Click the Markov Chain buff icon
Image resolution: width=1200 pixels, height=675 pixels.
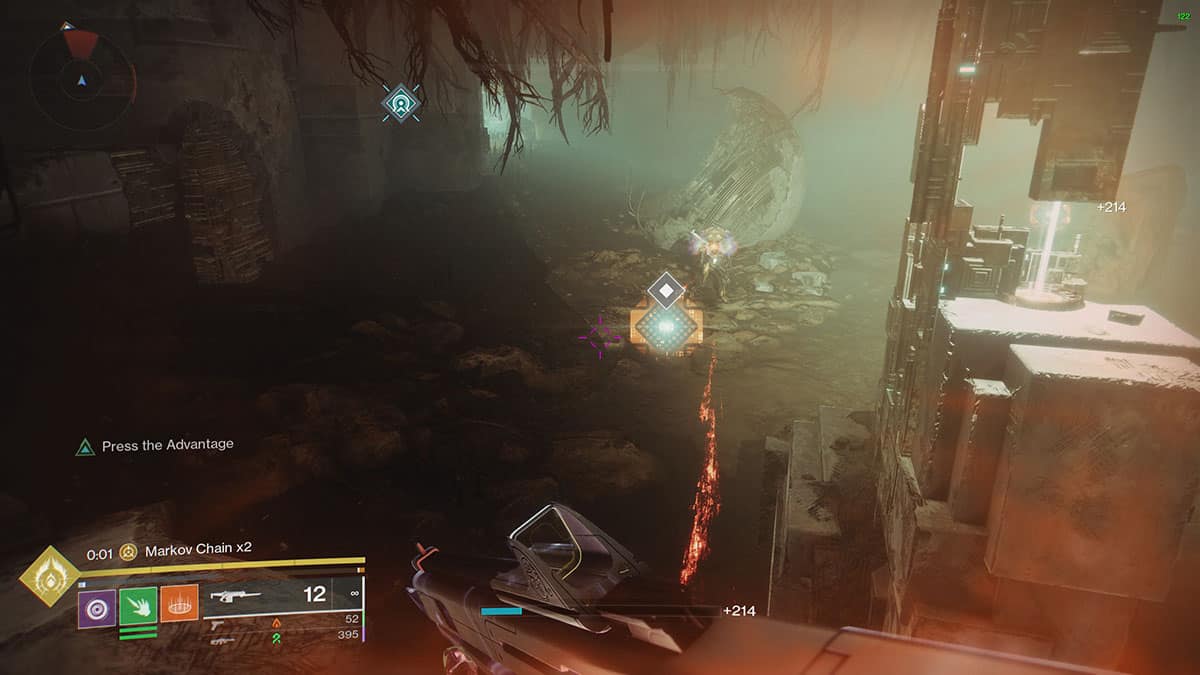coord(129,552)
